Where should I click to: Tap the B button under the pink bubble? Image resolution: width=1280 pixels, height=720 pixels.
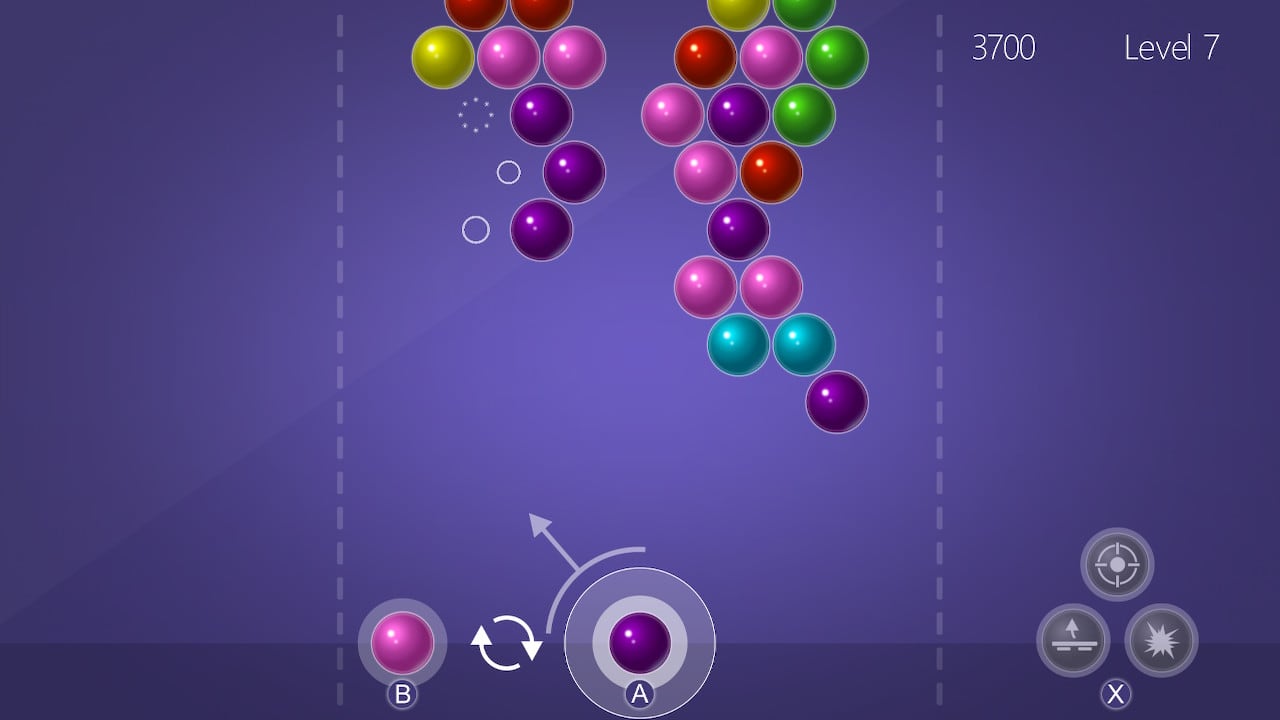(404, 694)
